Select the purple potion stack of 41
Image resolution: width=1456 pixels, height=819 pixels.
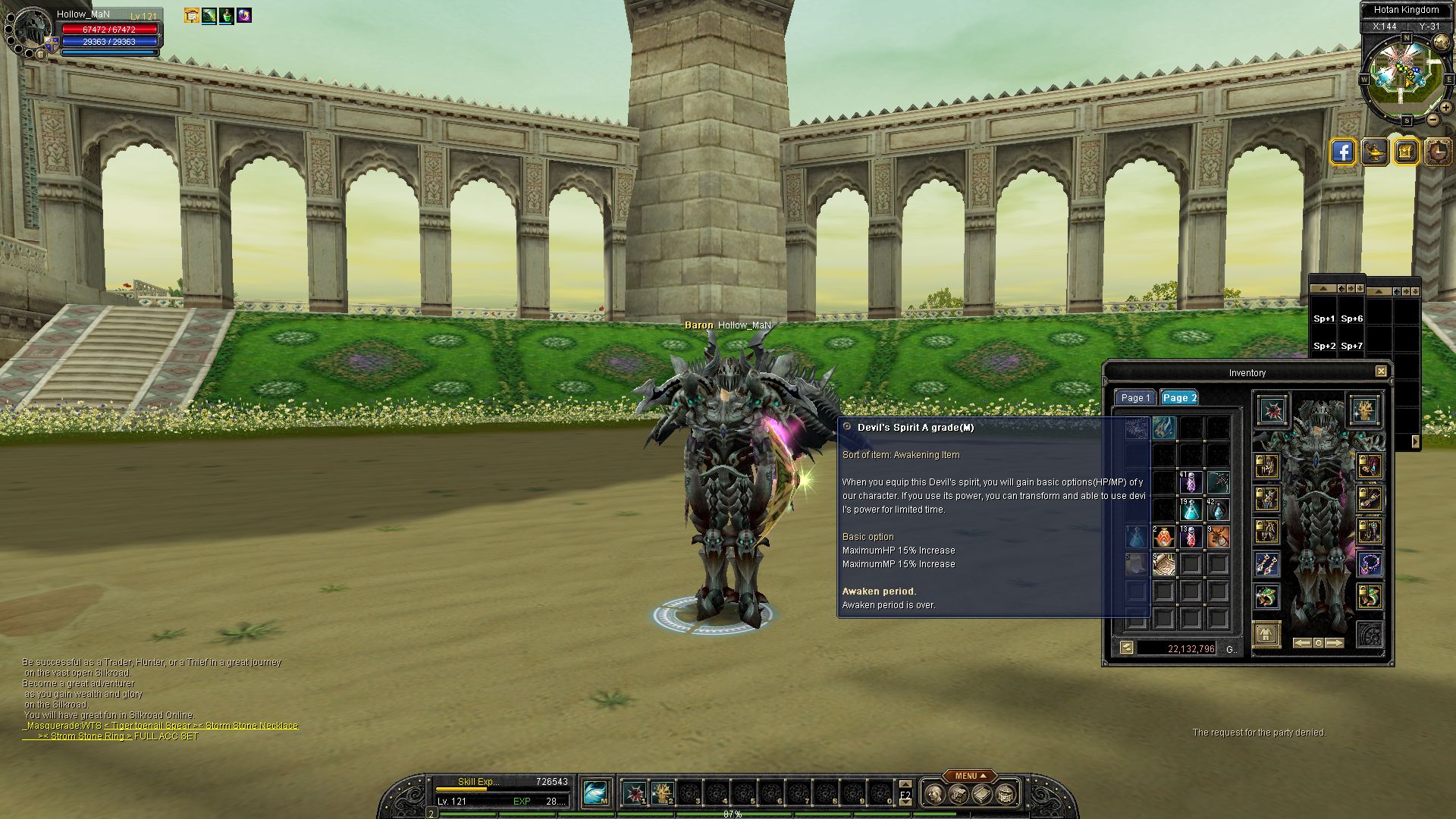pos(1191,482)
